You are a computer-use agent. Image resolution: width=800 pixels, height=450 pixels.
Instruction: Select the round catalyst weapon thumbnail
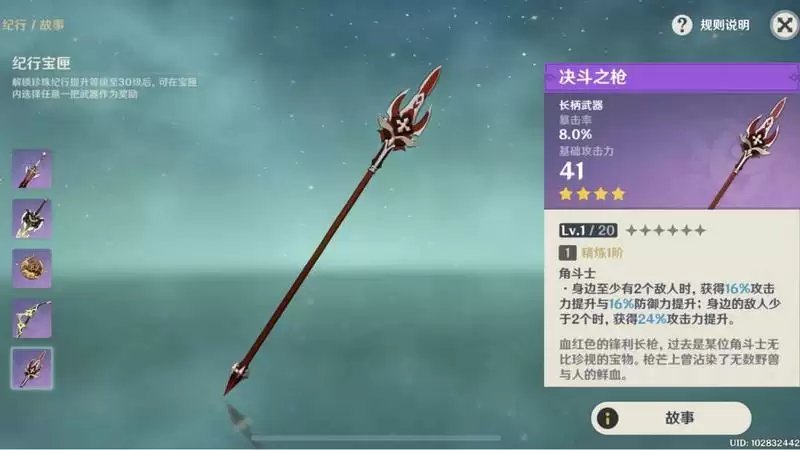click(x=32, y=268)
